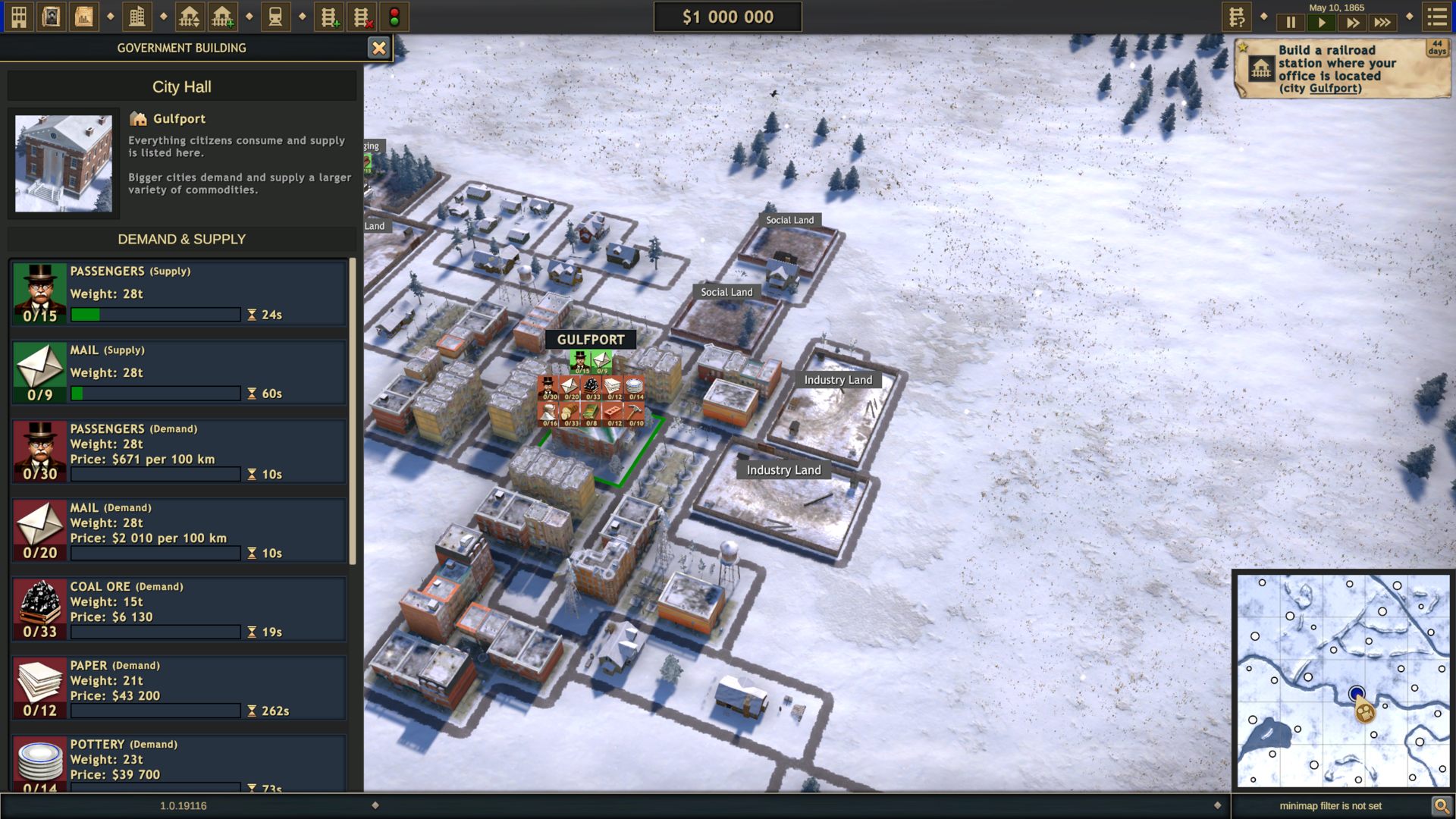Set game speed to normal play
Image resolution: width=1456 pixels, height=819 pixels.
coord(1321,23)
